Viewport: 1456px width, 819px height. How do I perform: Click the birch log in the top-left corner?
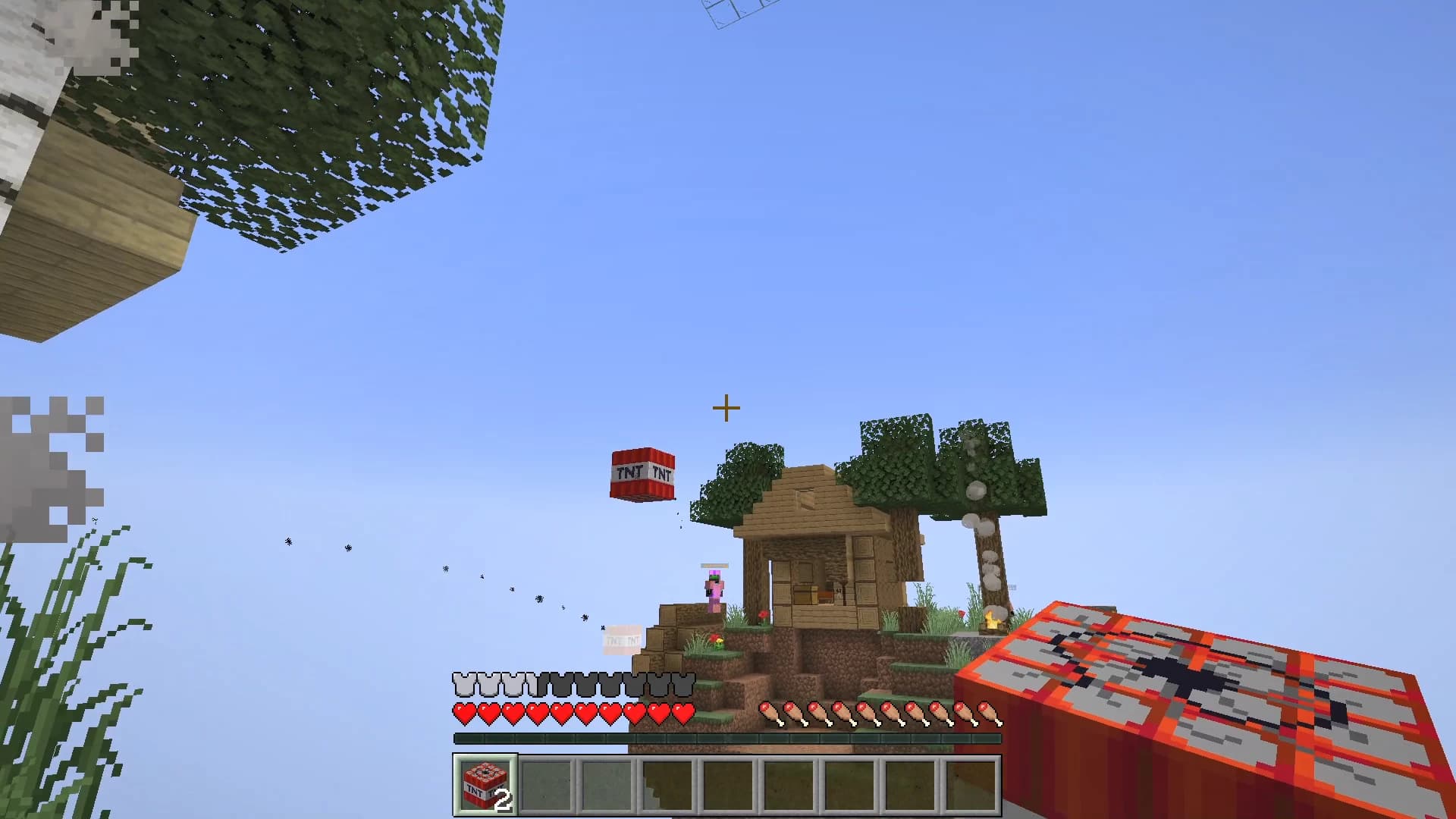click(45, 91)
